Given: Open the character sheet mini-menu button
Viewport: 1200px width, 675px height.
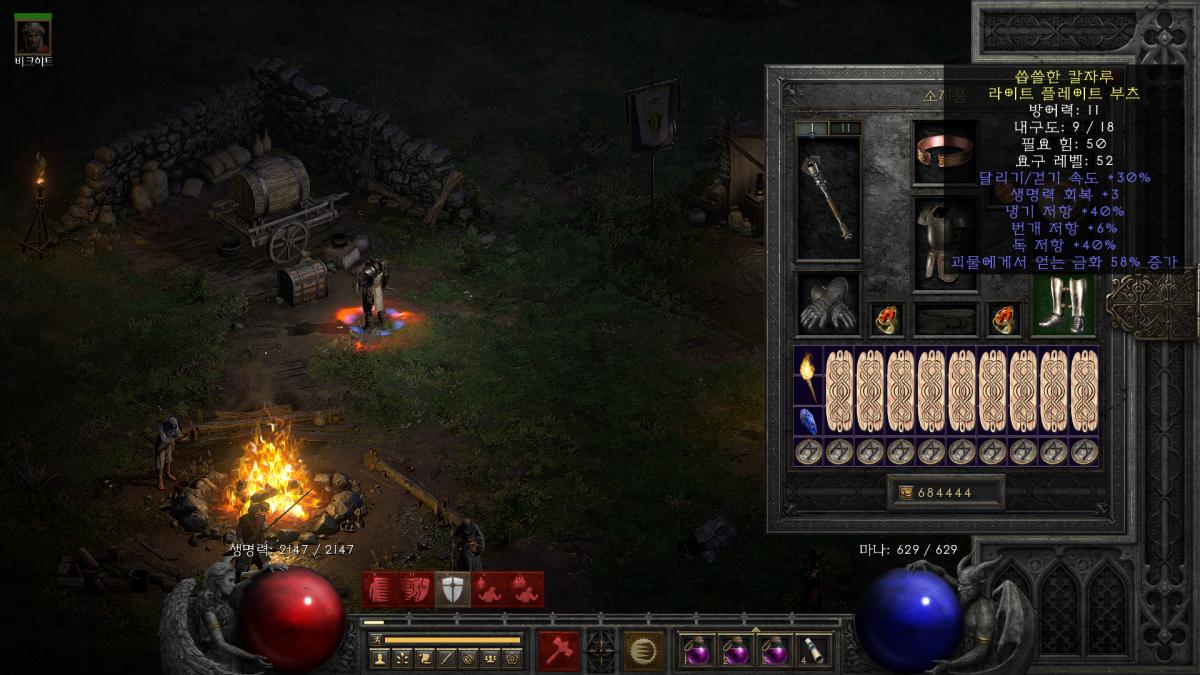Looking at the screenshot, I should [379, 658].
